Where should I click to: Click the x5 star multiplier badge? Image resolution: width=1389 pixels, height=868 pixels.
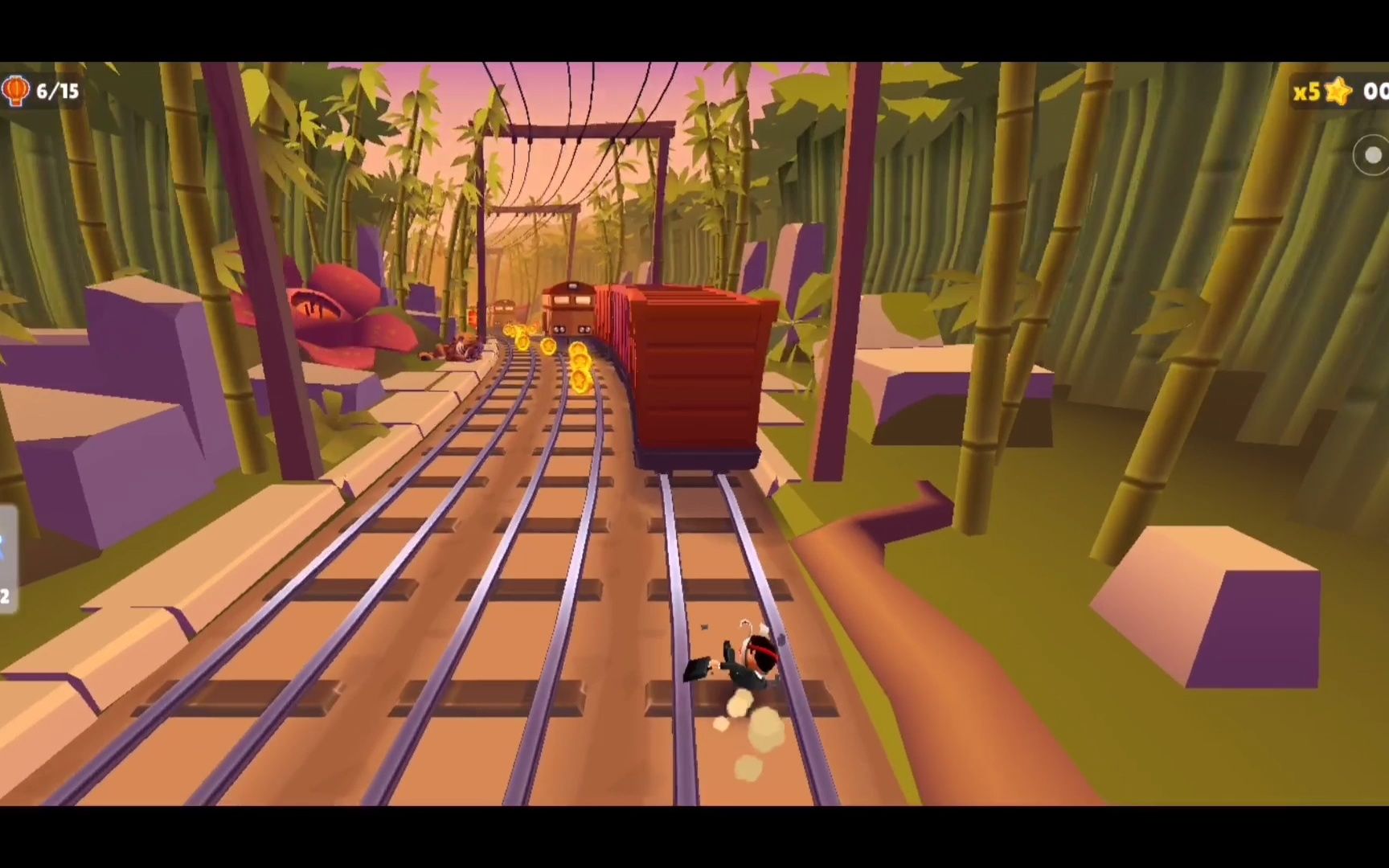pyautogui.click(x=1322, y=92)
